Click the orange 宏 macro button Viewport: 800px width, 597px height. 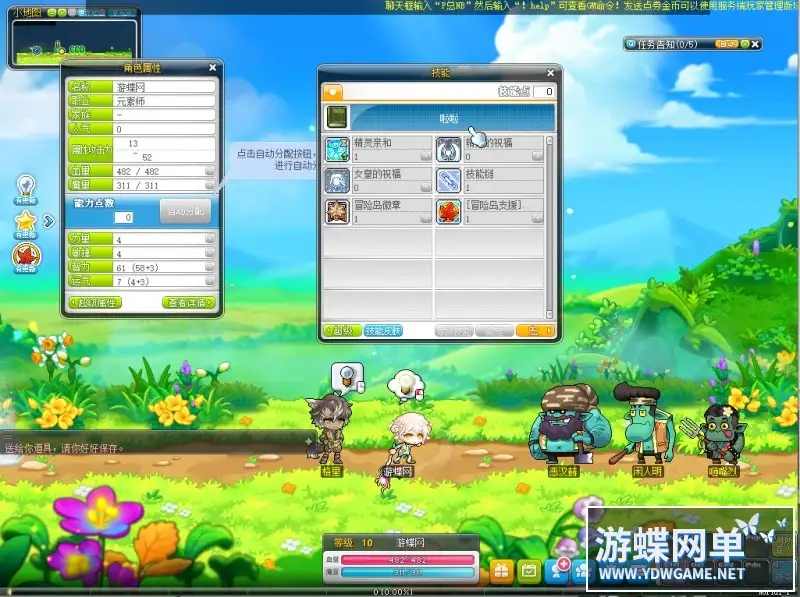pos(536,330)
